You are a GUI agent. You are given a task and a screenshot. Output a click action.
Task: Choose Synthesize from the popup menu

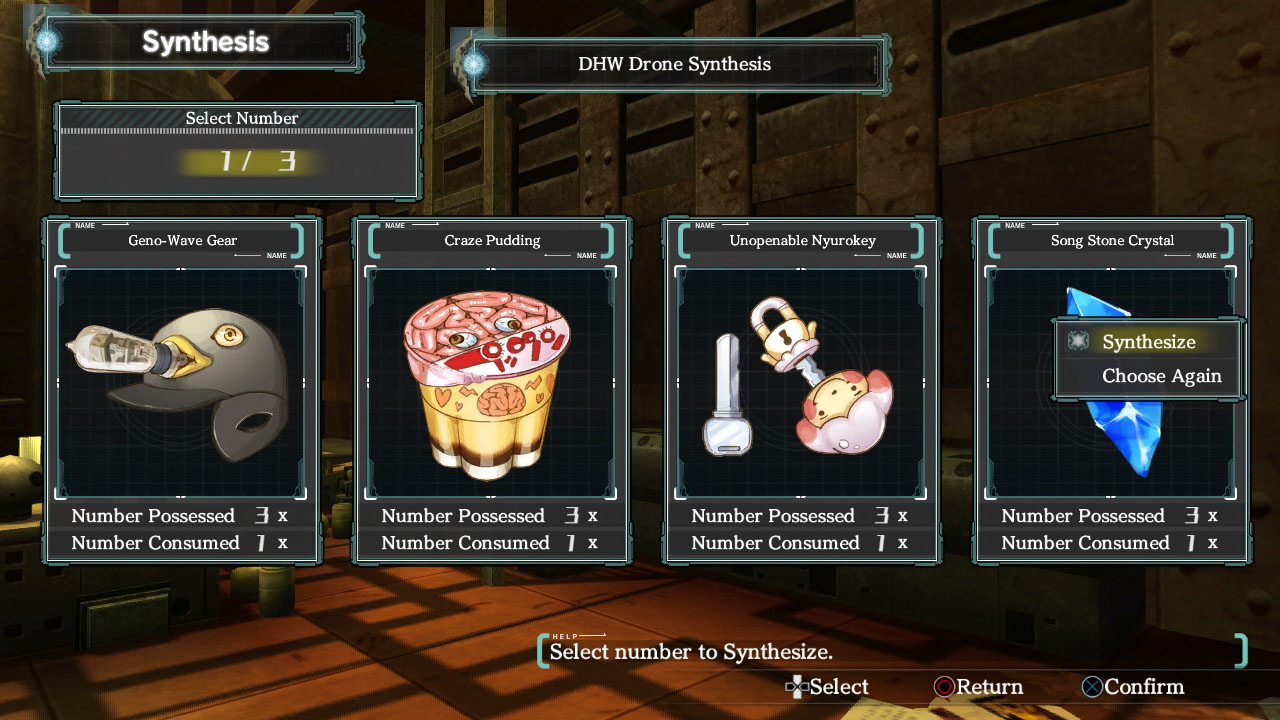[1148, 341]
